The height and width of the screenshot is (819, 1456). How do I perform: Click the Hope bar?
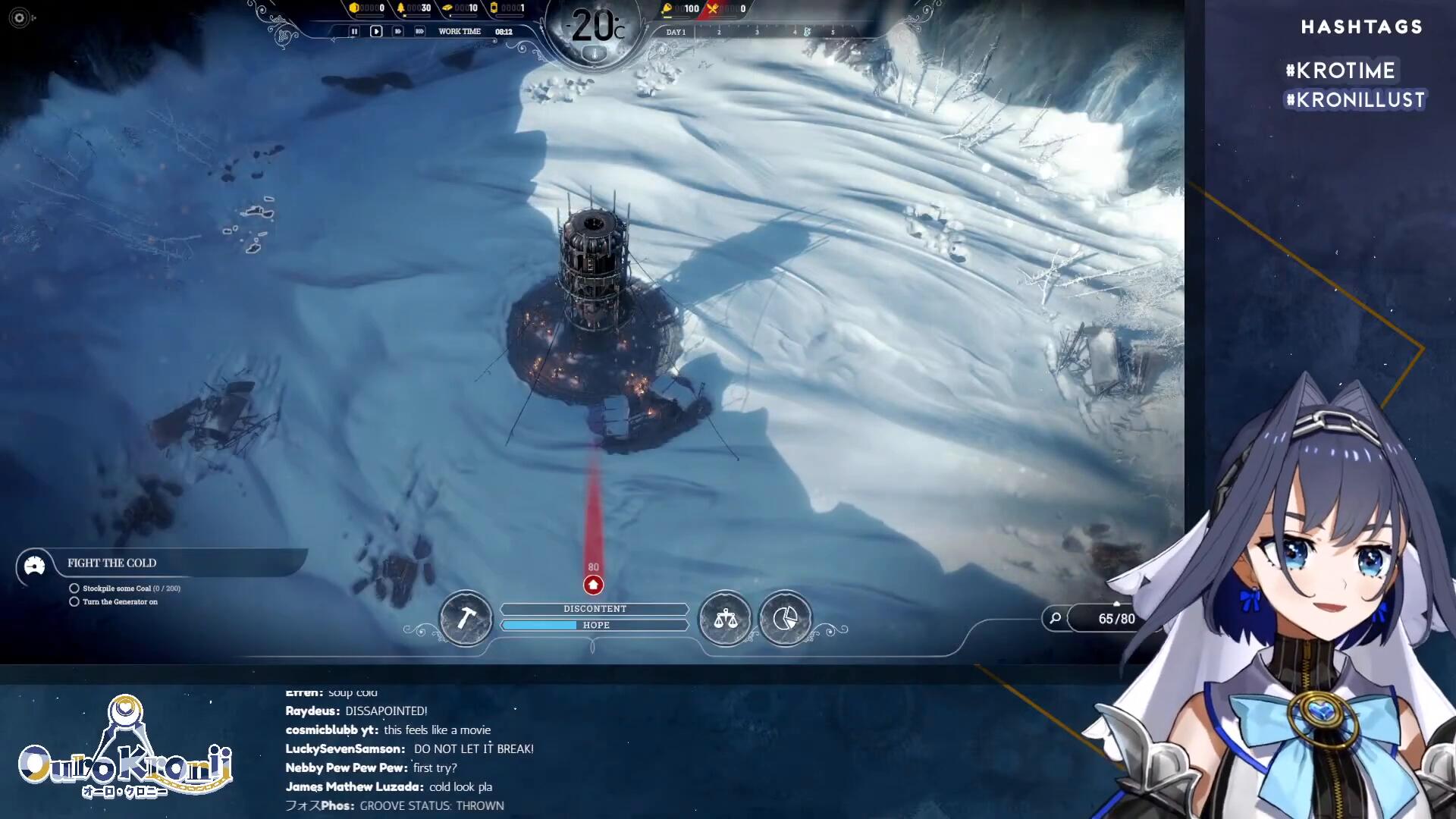pos(595,625)
